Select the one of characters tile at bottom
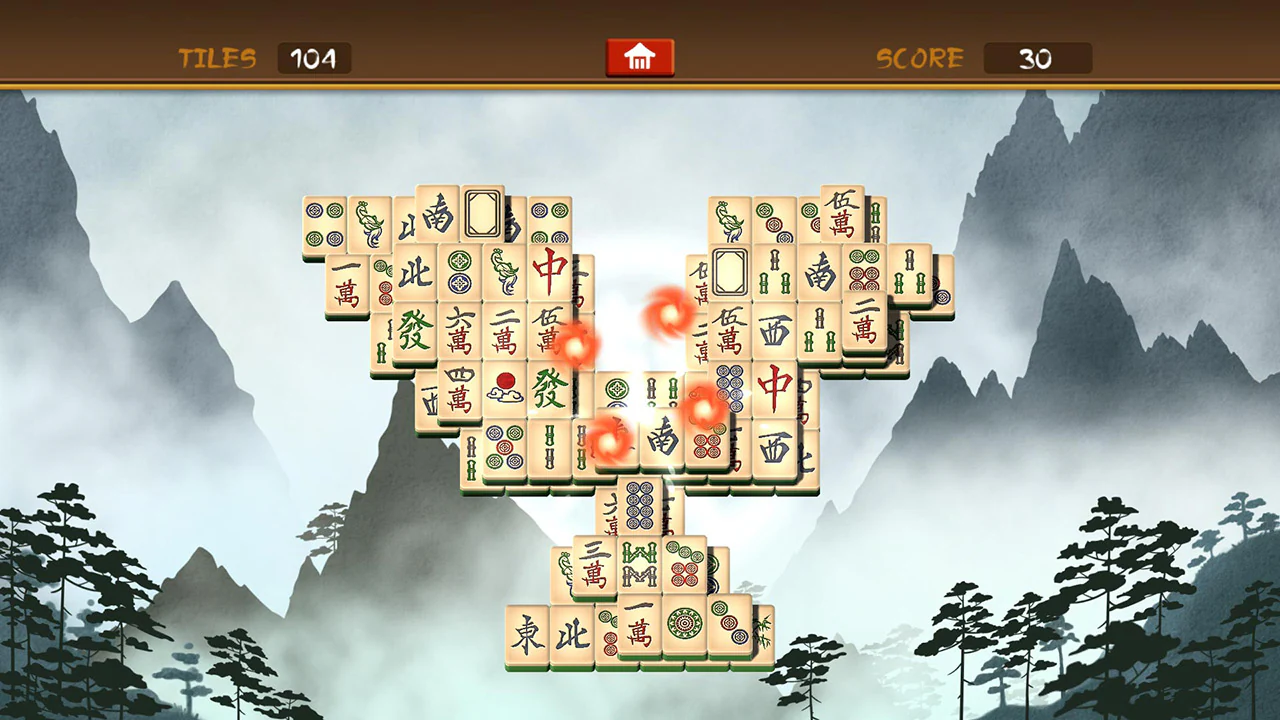The width and height of the screenshot is (1280, 720). point(639,624)
